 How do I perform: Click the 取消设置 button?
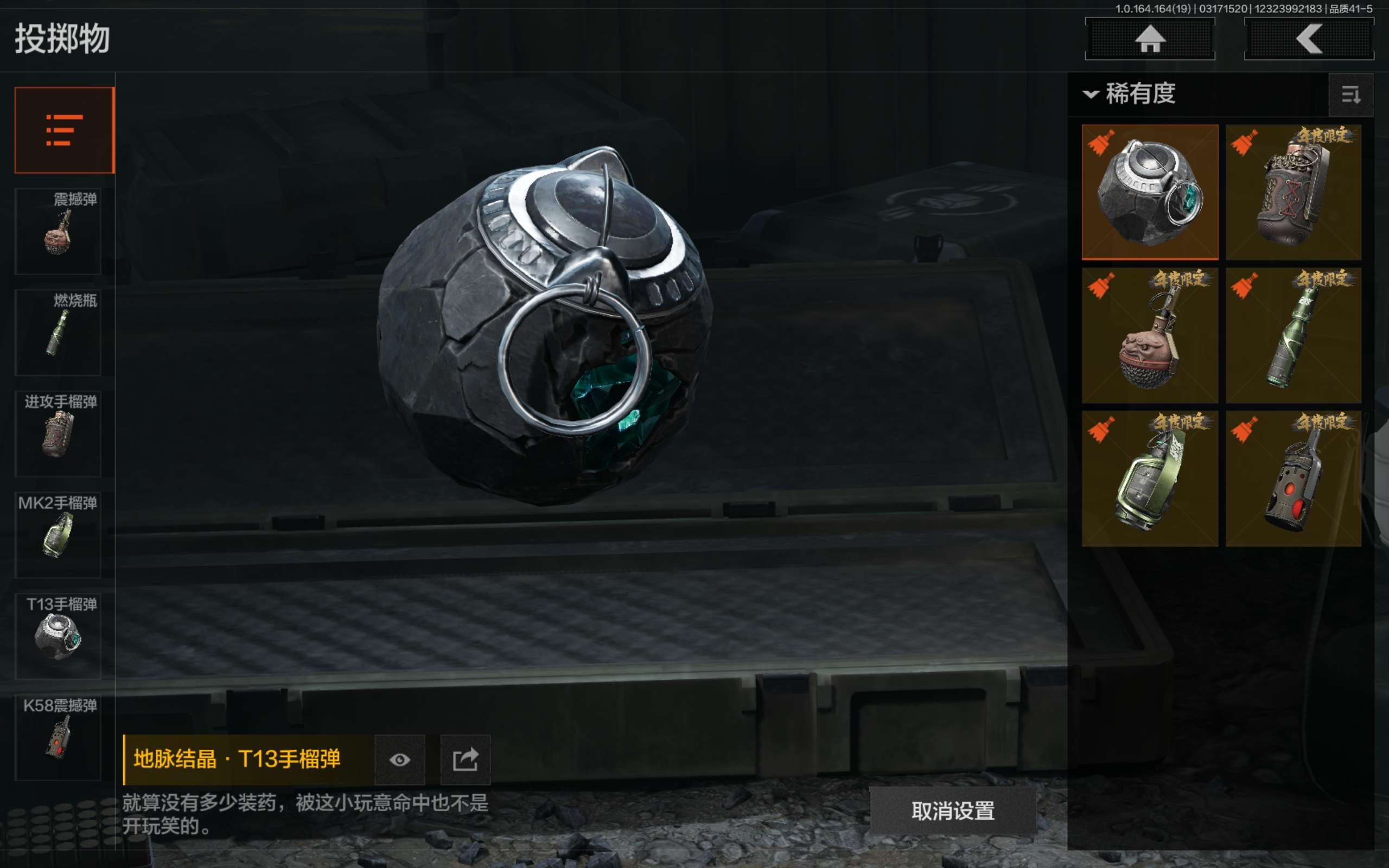coord(953,810)
